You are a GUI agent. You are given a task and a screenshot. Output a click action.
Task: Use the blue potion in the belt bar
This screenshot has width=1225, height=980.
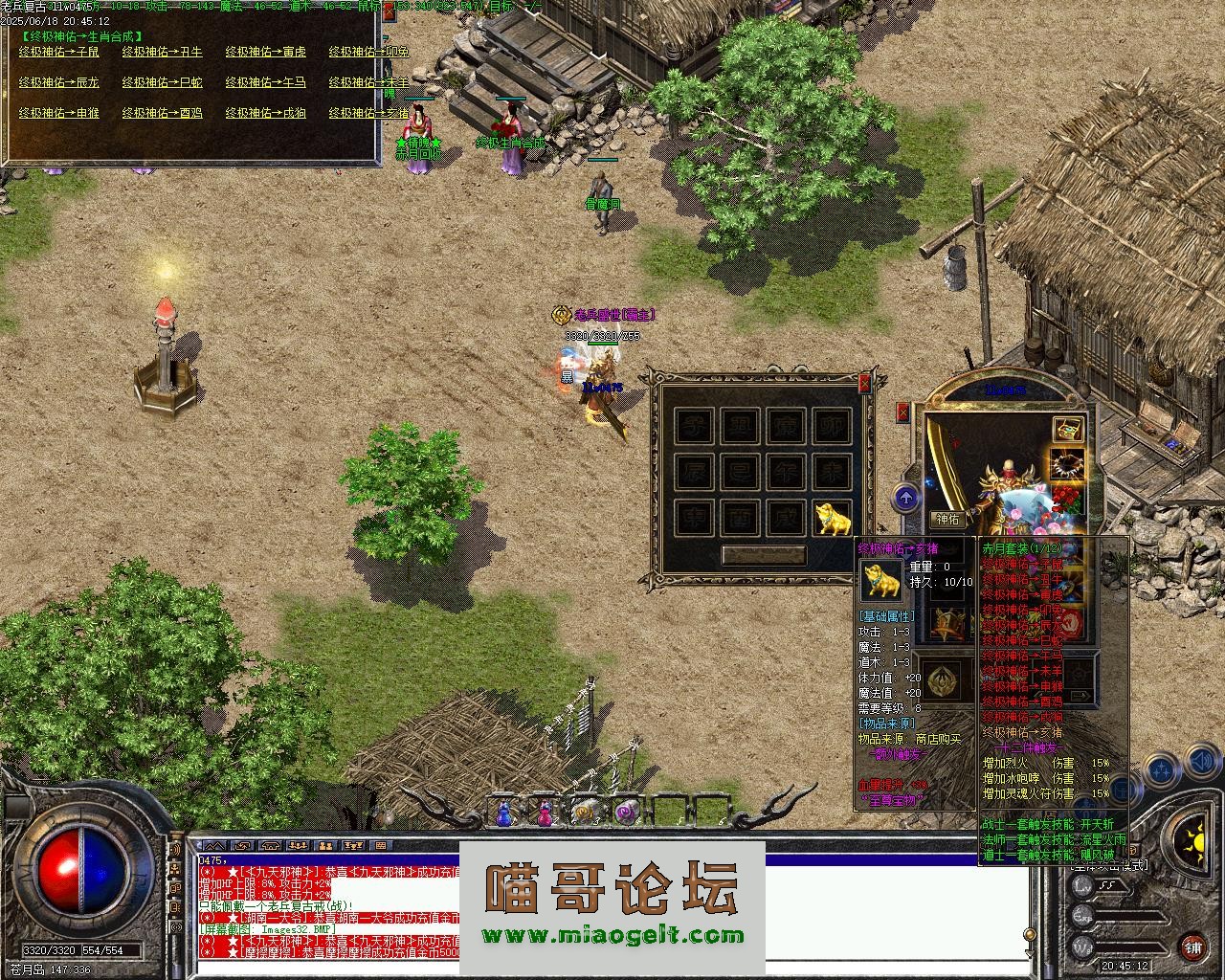tap(504, 813)
